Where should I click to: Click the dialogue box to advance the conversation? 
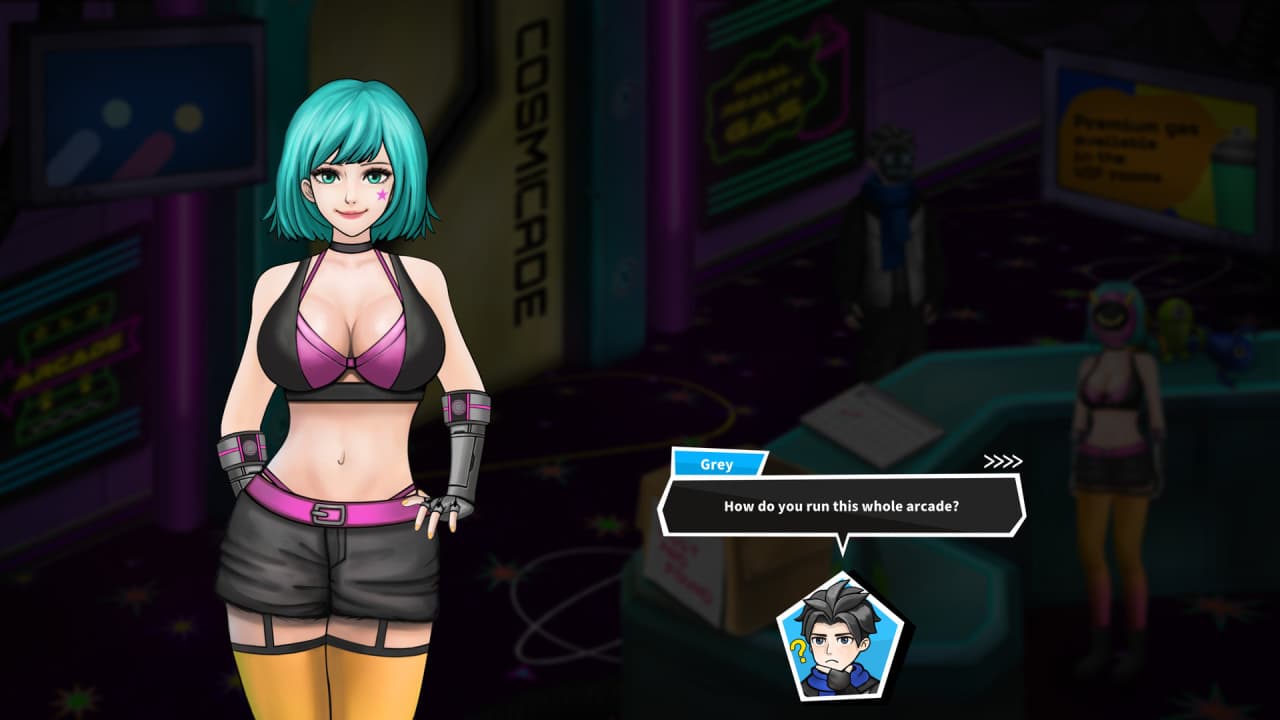pos(841,506)
